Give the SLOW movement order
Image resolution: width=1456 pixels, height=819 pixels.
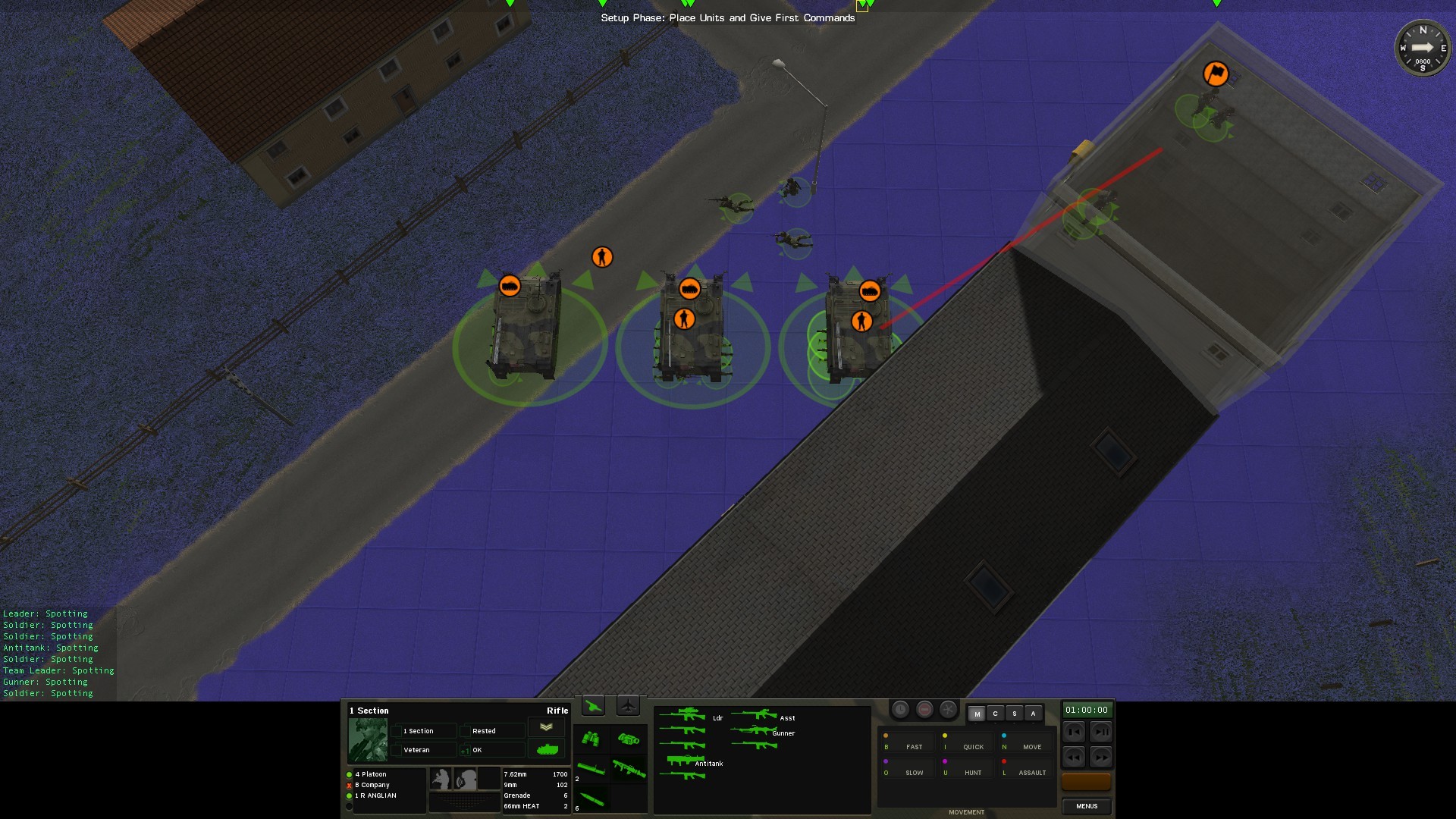tap(914, 773)
